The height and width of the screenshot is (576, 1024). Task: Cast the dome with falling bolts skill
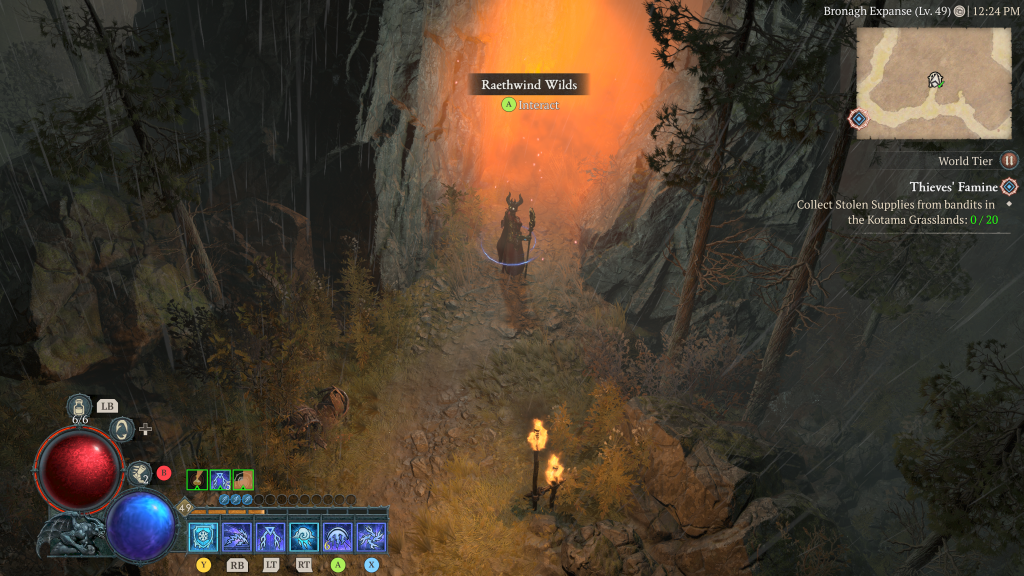pyautogui.click(x=337, y=537)
